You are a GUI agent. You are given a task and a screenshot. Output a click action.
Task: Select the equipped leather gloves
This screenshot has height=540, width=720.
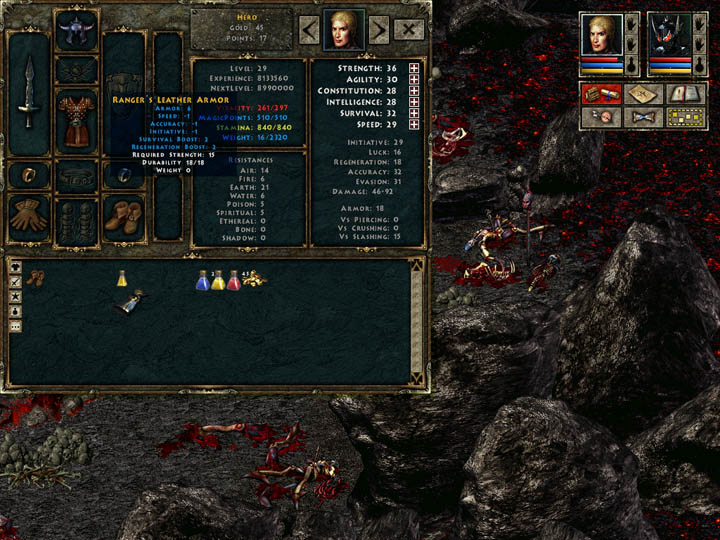(27, 215)
